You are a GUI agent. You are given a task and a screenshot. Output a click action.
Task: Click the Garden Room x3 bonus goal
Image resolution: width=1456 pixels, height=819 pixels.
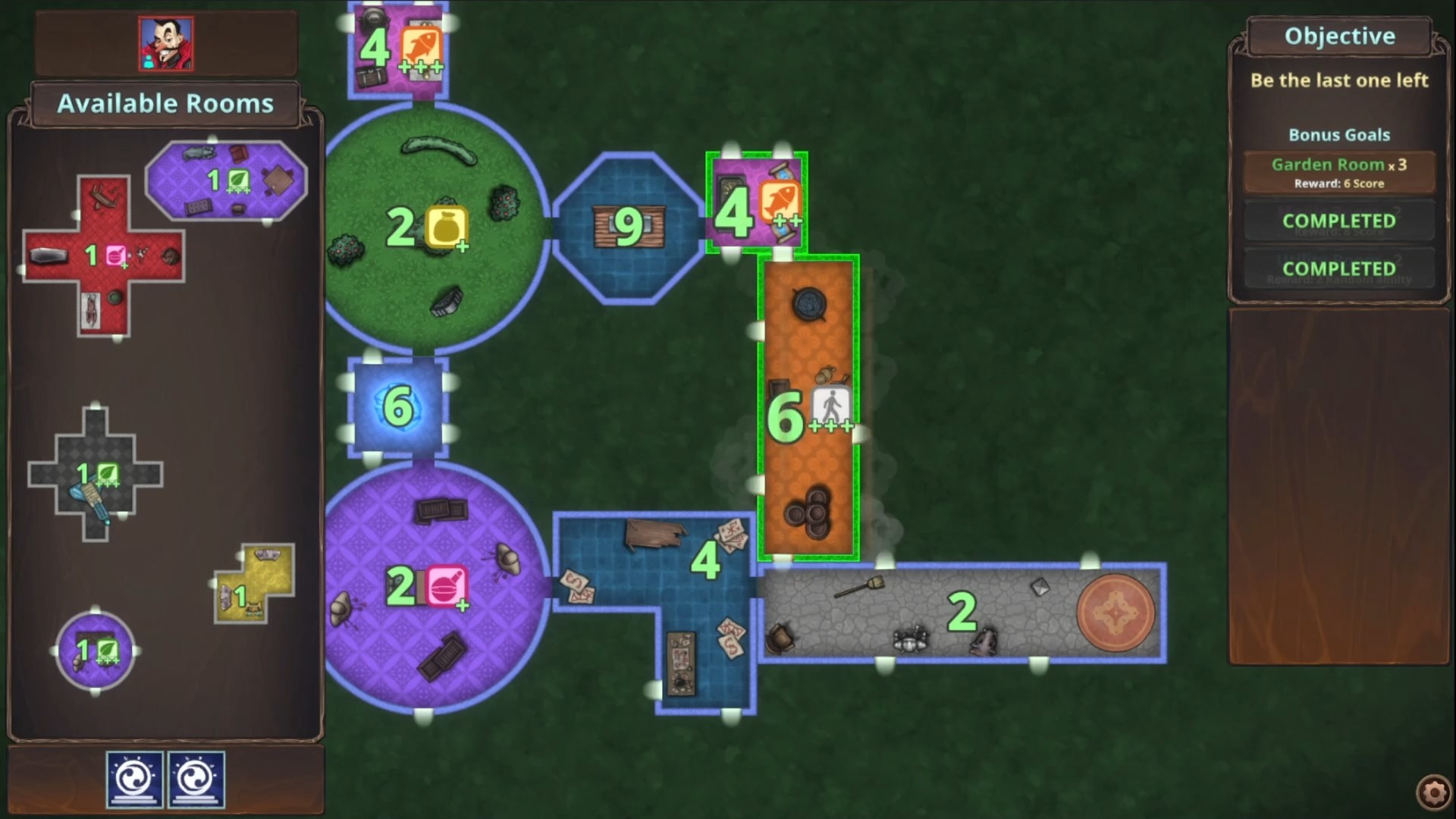pyautogui.click(x=1338, y=171)
